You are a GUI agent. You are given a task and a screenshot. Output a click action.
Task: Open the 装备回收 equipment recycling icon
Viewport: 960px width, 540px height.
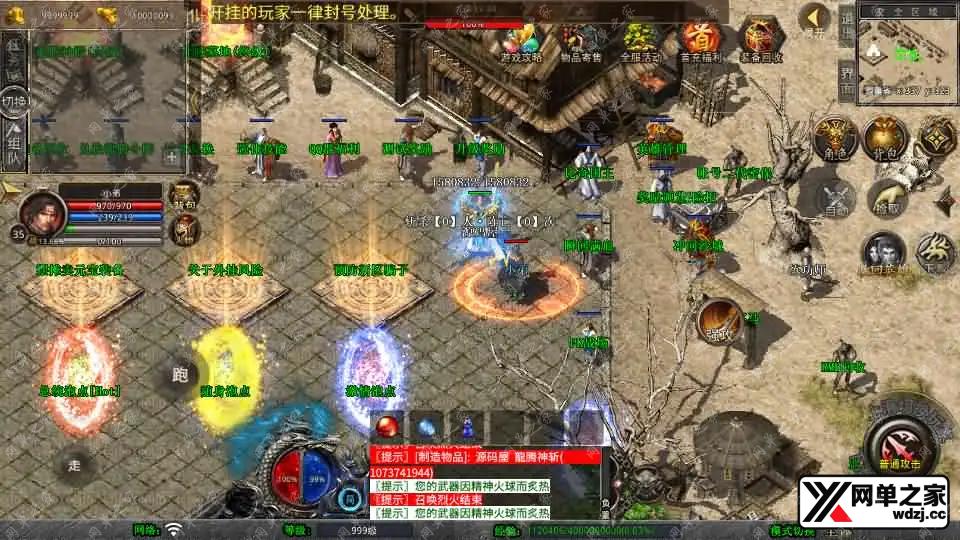759,42
